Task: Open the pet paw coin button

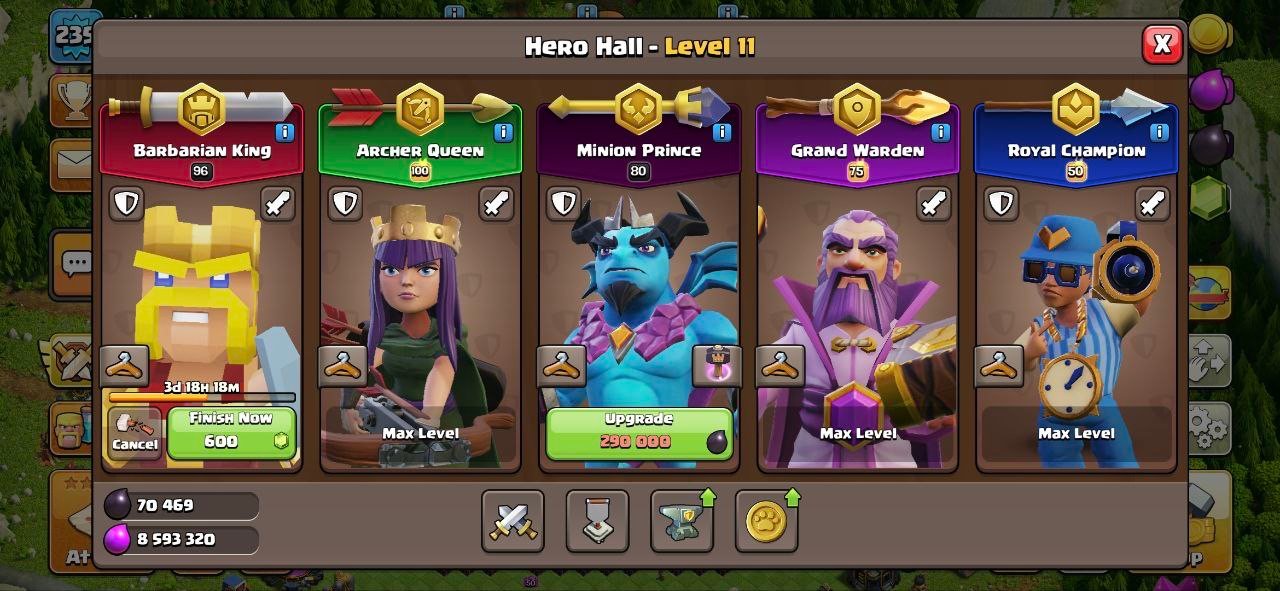Action: point(766,521)
